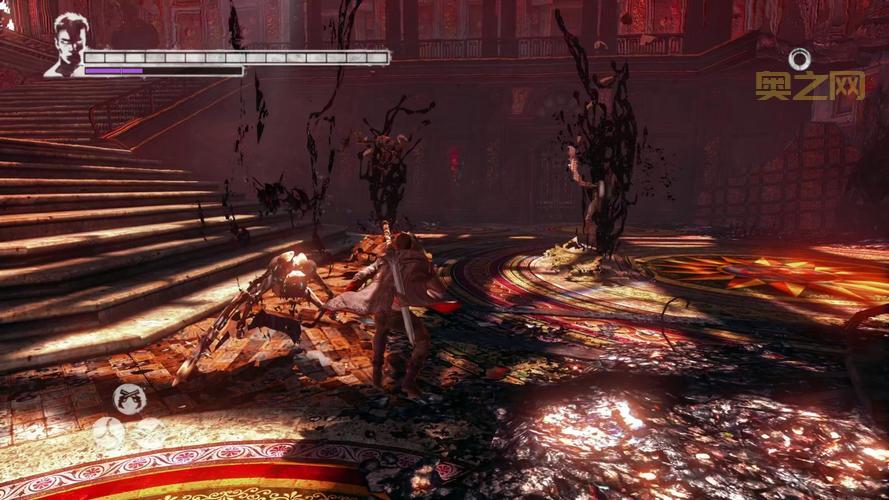Click the silver ring style indicator
The width and height of the screenshot is (889, 500).
click(799, 59)
